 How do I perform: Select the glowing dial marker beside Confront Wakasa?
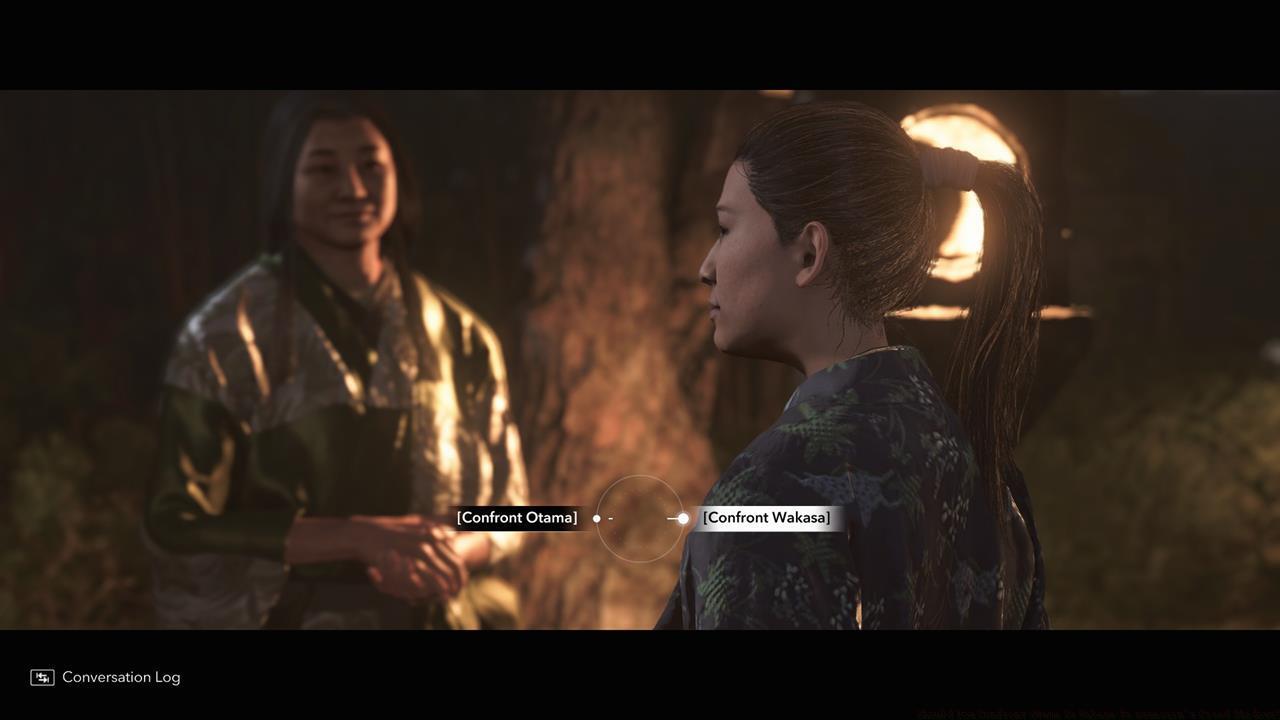pos(683,518)
